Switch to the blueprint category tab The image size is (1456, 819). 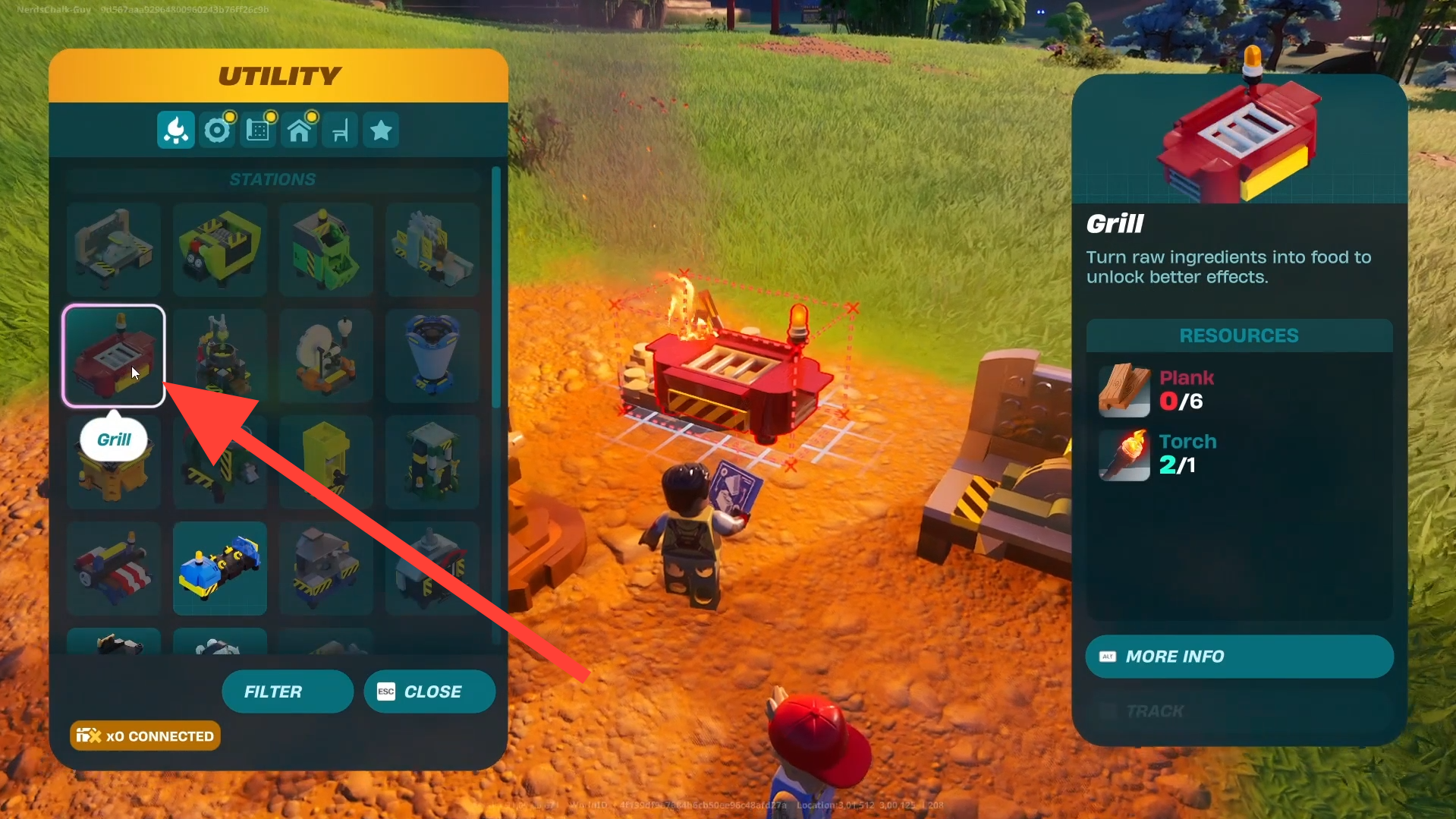[258, 131]
